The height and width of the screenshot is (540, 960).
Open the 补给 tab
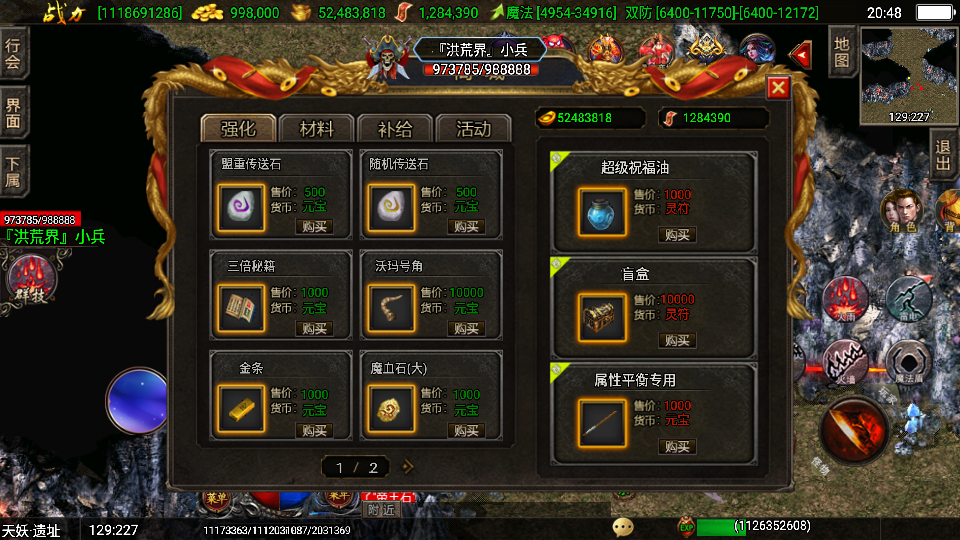(395, 129)
